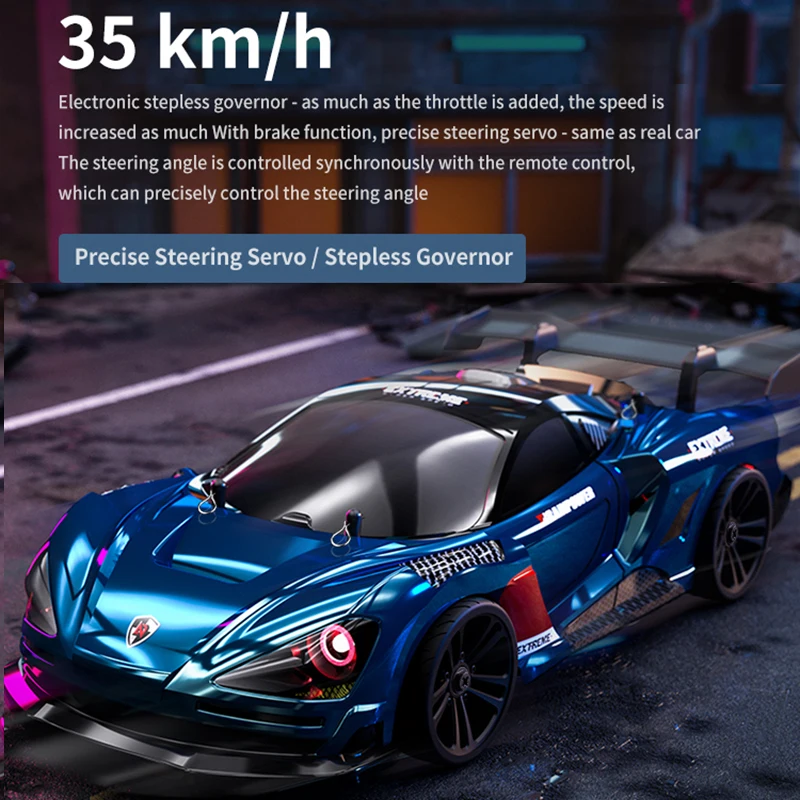Viewport: 800px width, 800px height.
Task: Click the Precise Steering Servo / Stepless Governor button
Action: tap(293, 257)
